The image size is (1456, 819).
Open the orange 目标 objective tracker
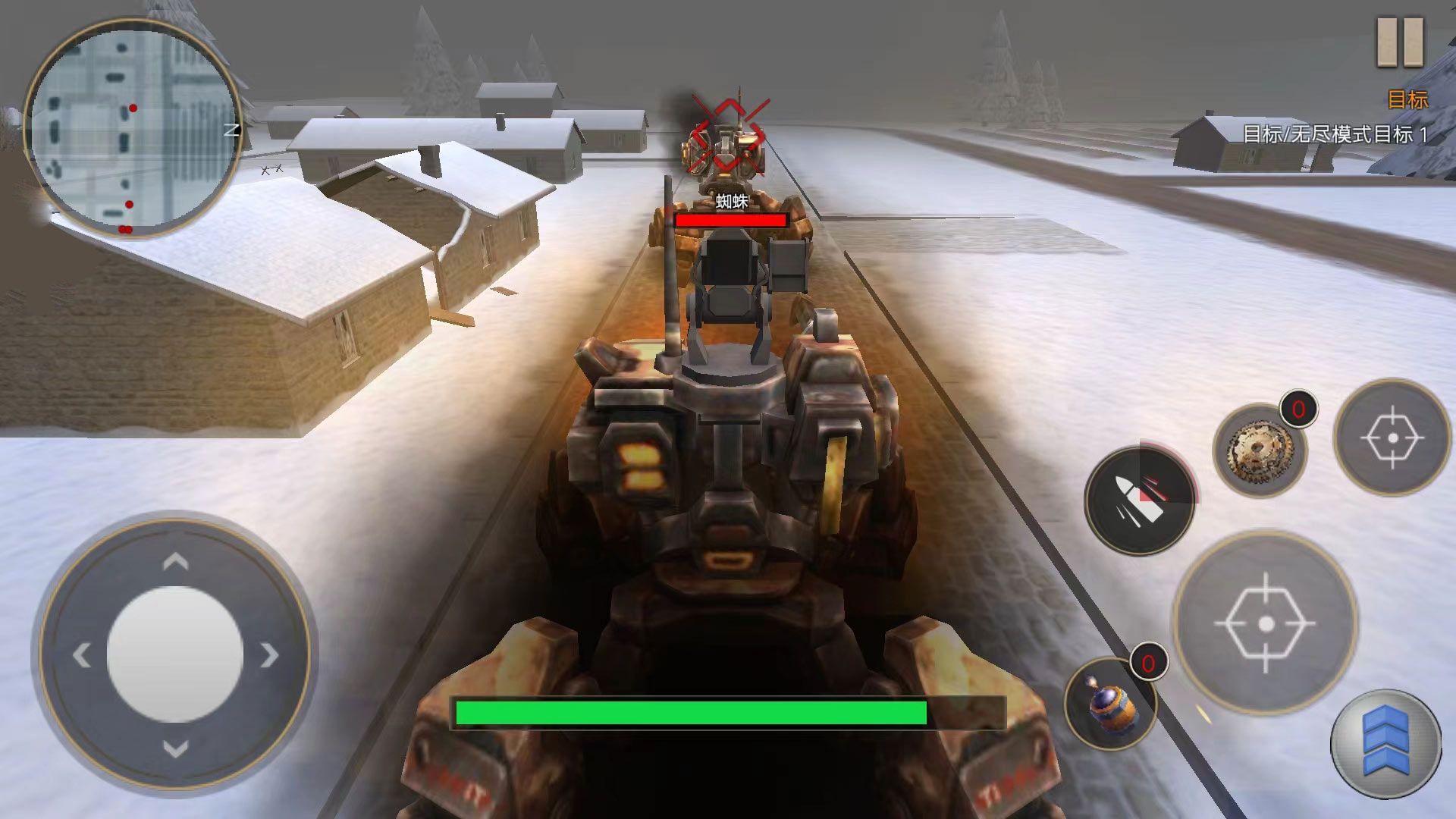pyautogui.click(x=1407, y=99)
